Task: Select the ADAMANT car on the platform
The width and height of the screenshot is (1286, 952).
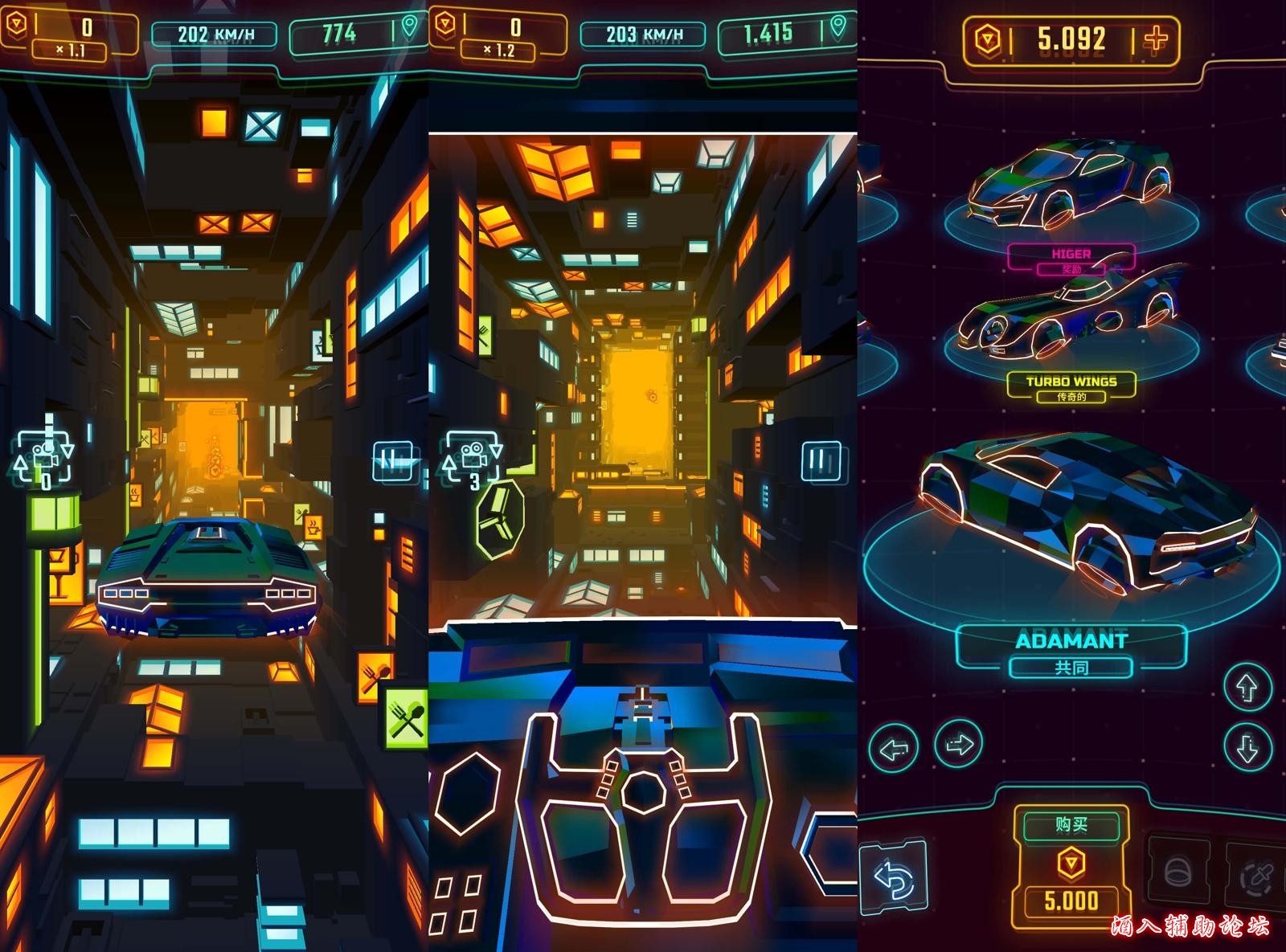Action: (1077, 514)
